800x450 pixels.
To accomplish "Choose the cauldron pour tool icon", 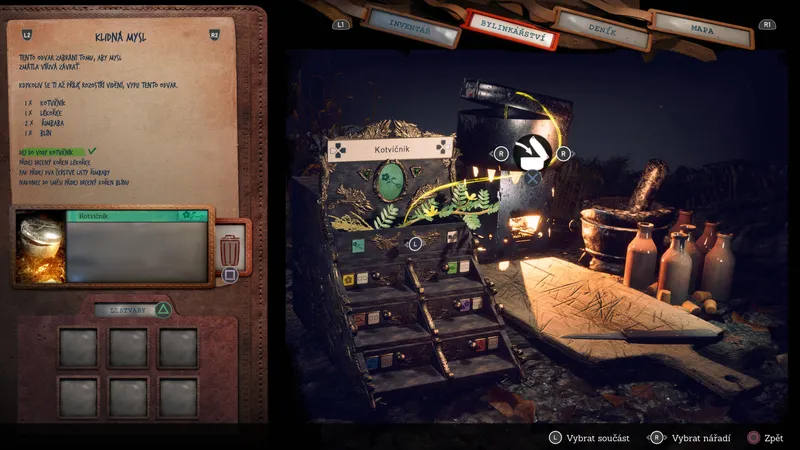I will point(532,153).
